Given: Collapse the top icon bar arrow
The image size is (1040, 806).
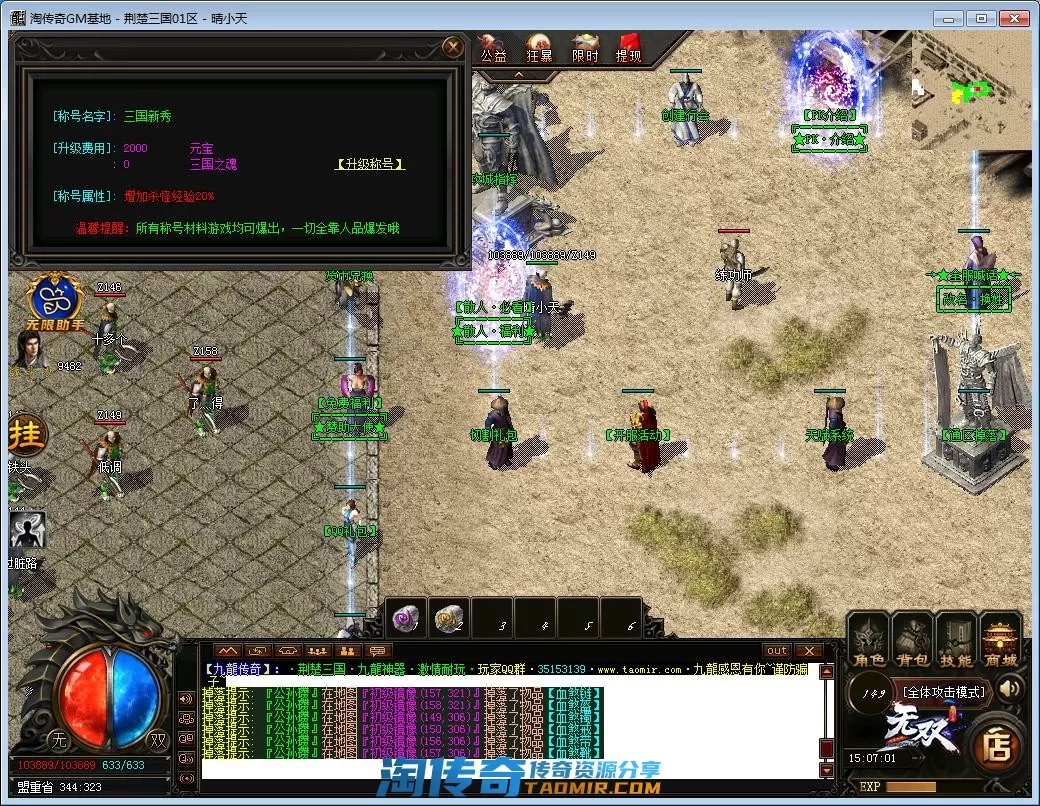Looking at the screenshot, I should (519, 75).
